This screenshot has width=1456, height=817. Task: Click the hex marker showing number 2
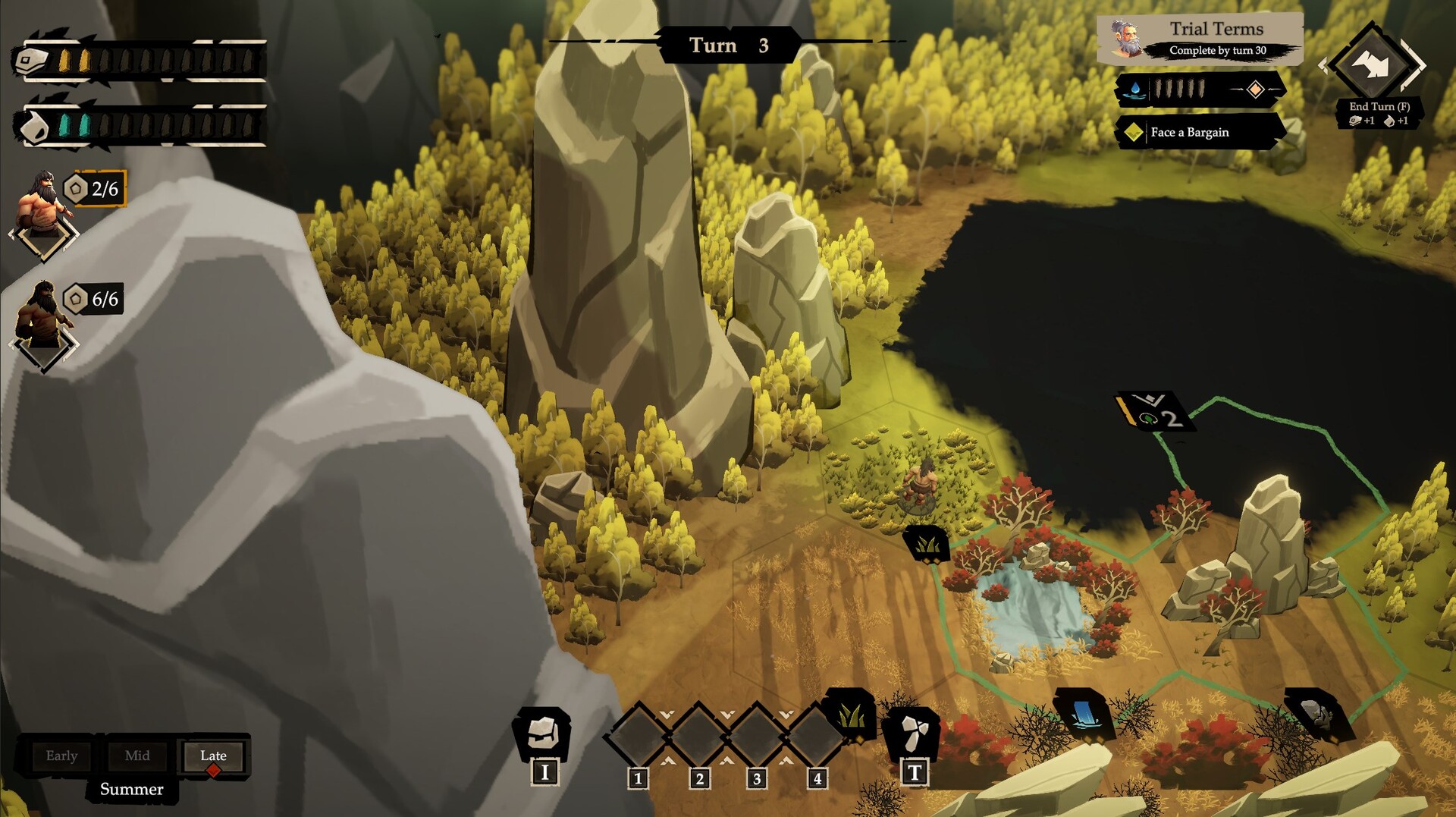click(x=1155, y=412)
